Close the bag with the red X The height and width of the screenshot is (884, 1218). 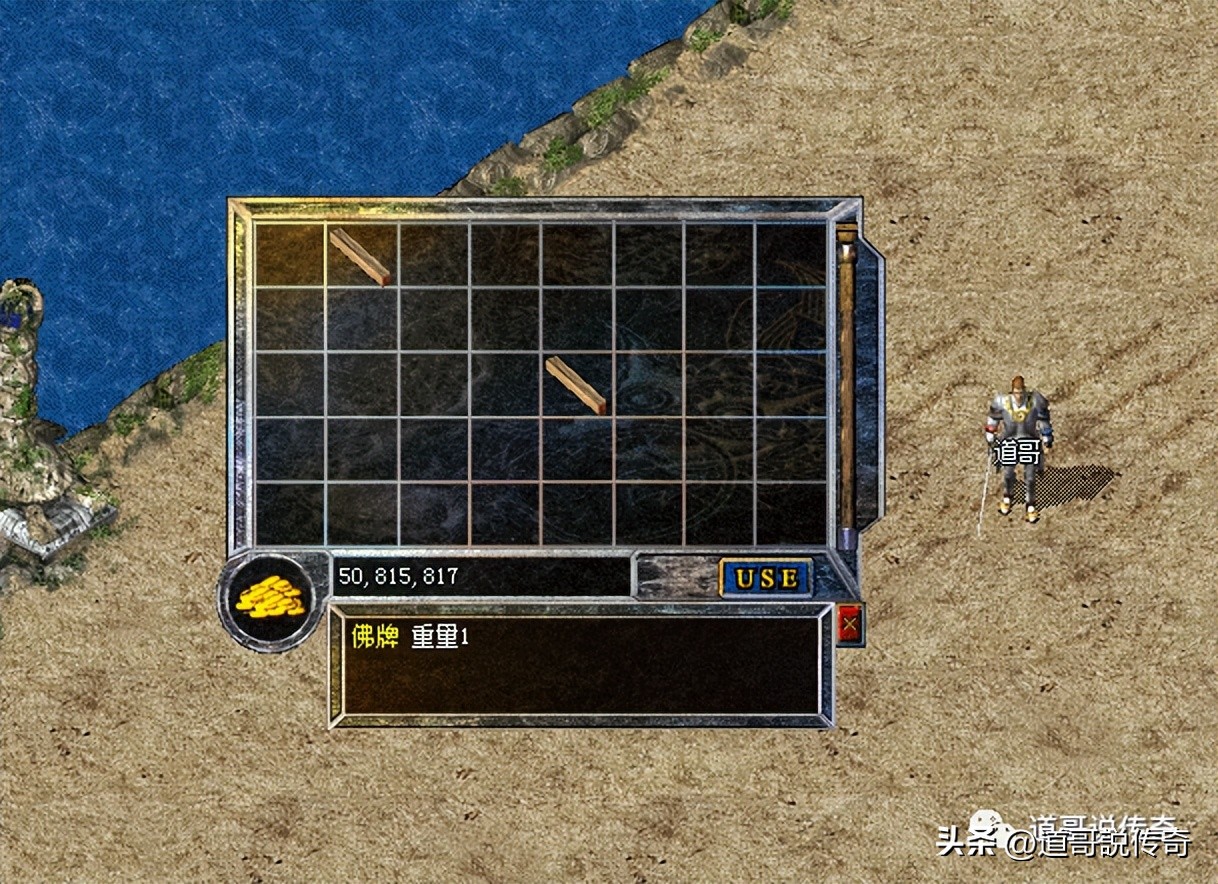pos(850,626)
